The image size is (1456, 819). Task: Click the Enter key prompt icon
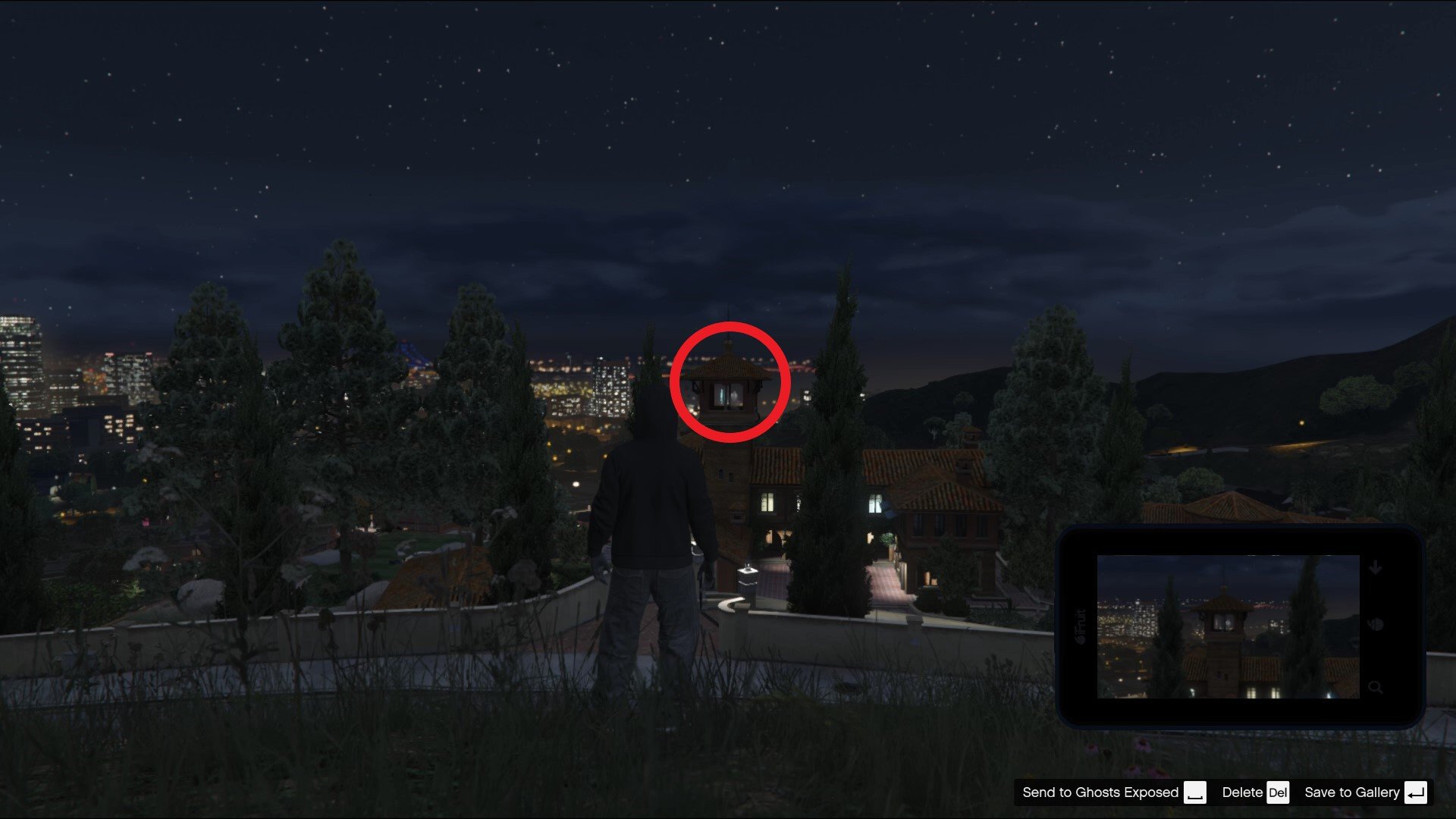[x=1417, y=793]
